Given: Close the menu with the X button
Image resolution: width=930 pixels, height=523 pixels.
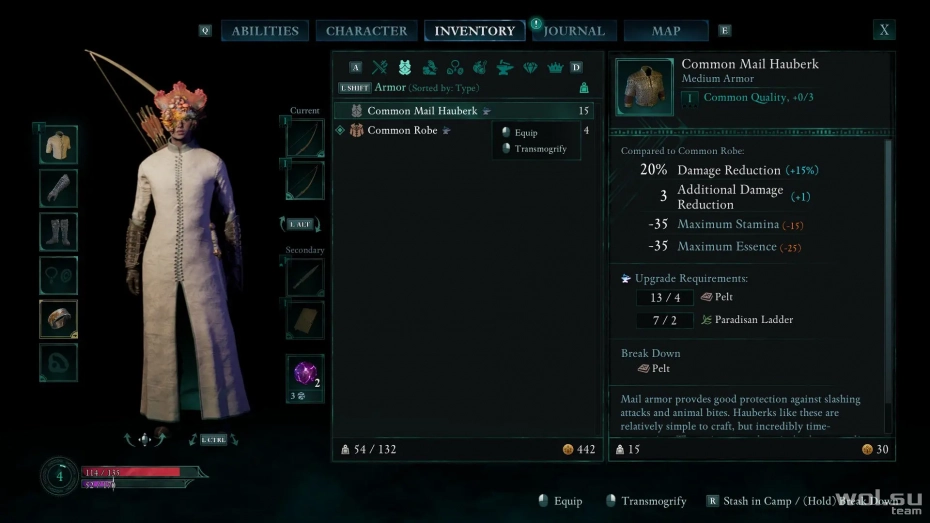Looking at the screenshot, I should (884, 30).
